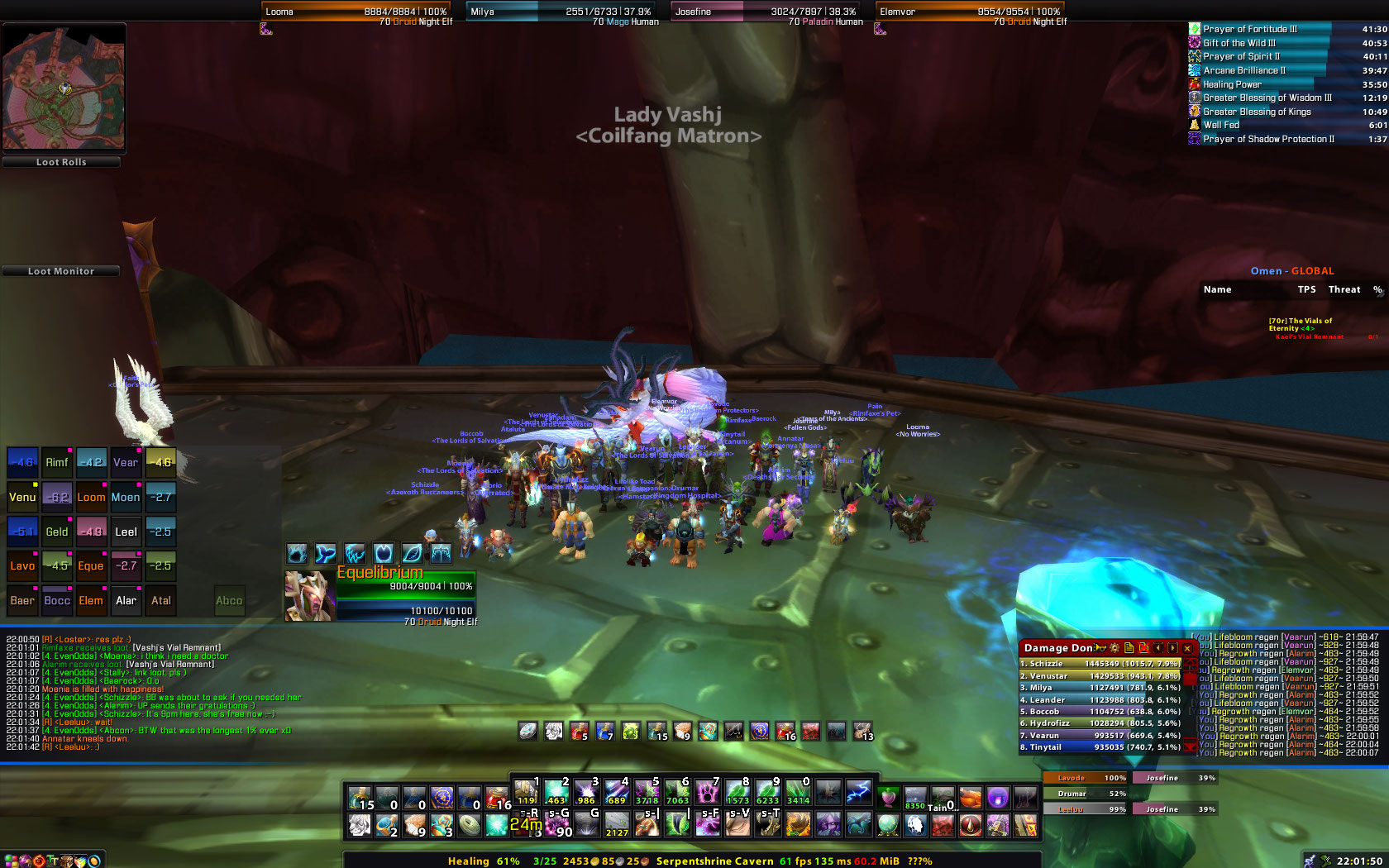Open the Loot Monitor panel
The image size is (1389, 868).
[61, 271]
